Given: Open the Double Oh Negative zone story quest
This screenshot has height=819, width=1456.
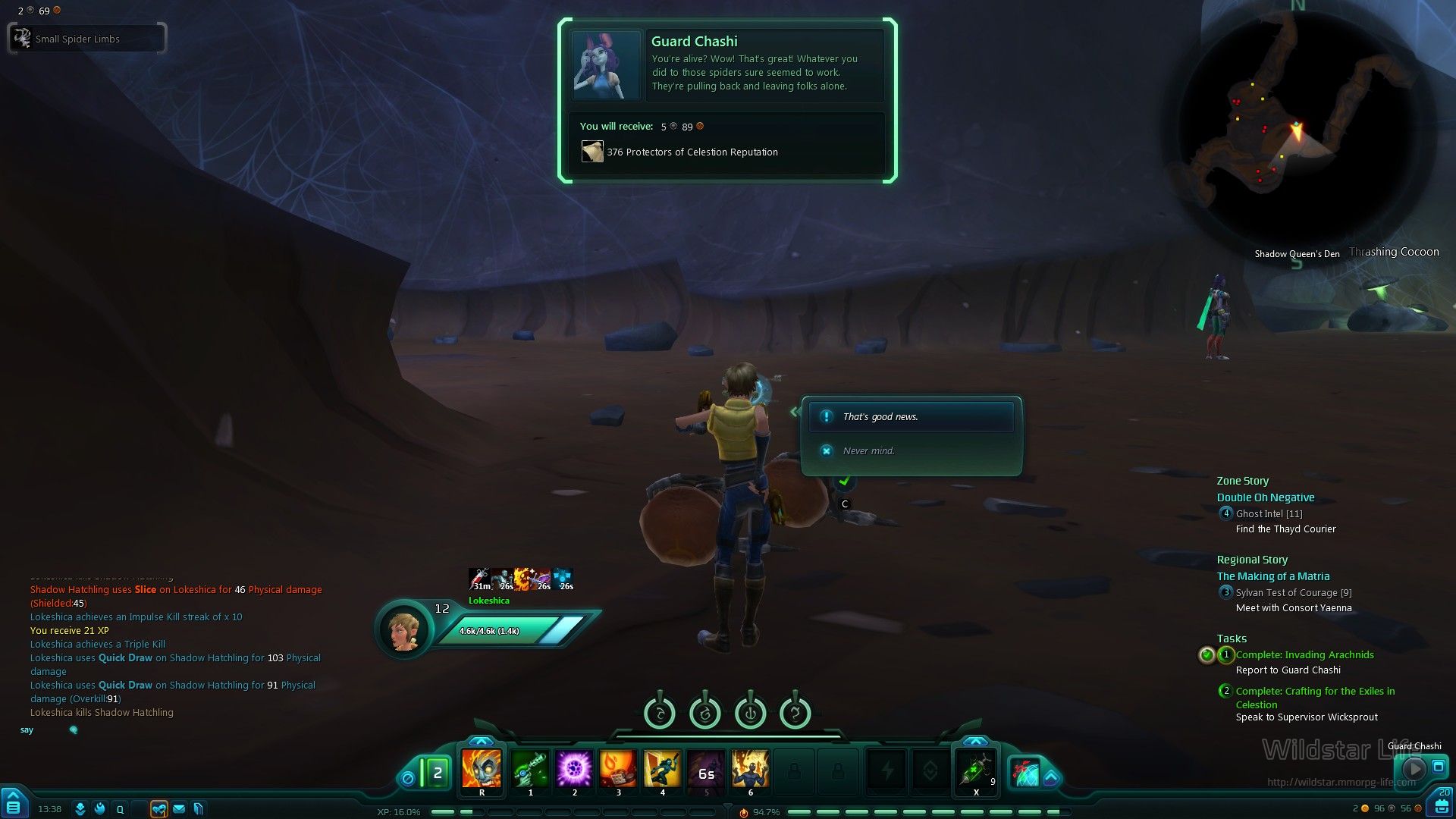Looking at the screenshot, I should click(x=1266, y=498).
